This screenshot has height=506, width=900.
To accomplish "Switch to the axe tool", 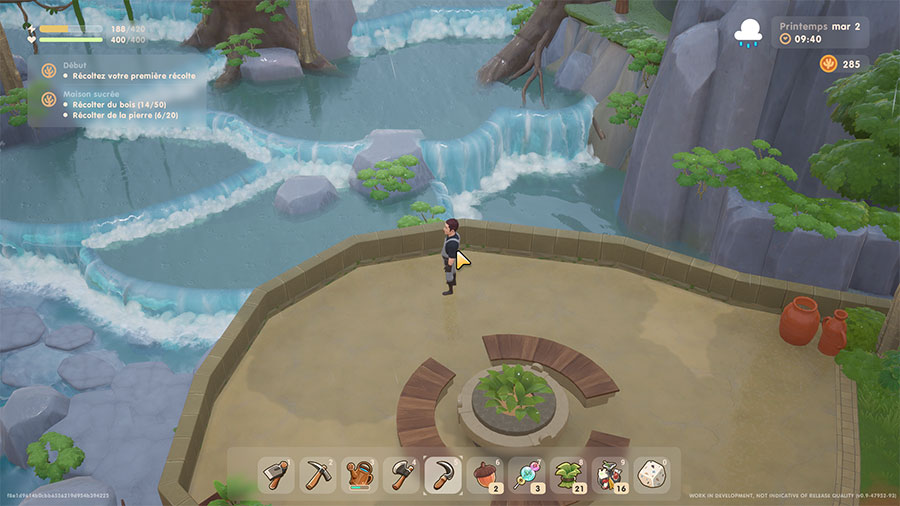I will (402, 474).
